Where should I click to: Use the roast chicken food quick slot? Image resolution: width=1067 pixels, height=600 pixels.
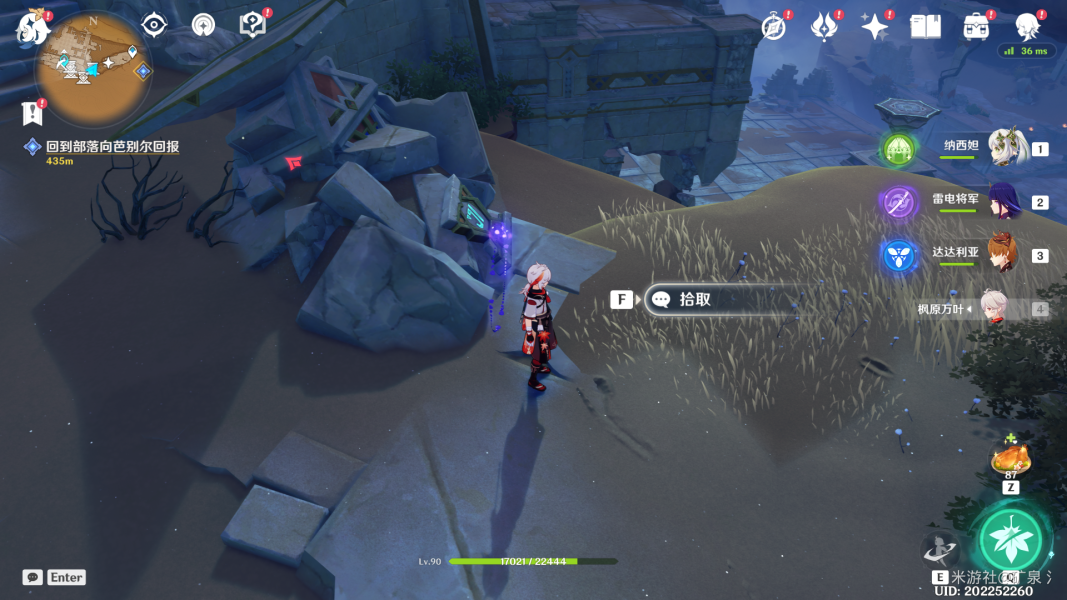tap(1010, 461)
